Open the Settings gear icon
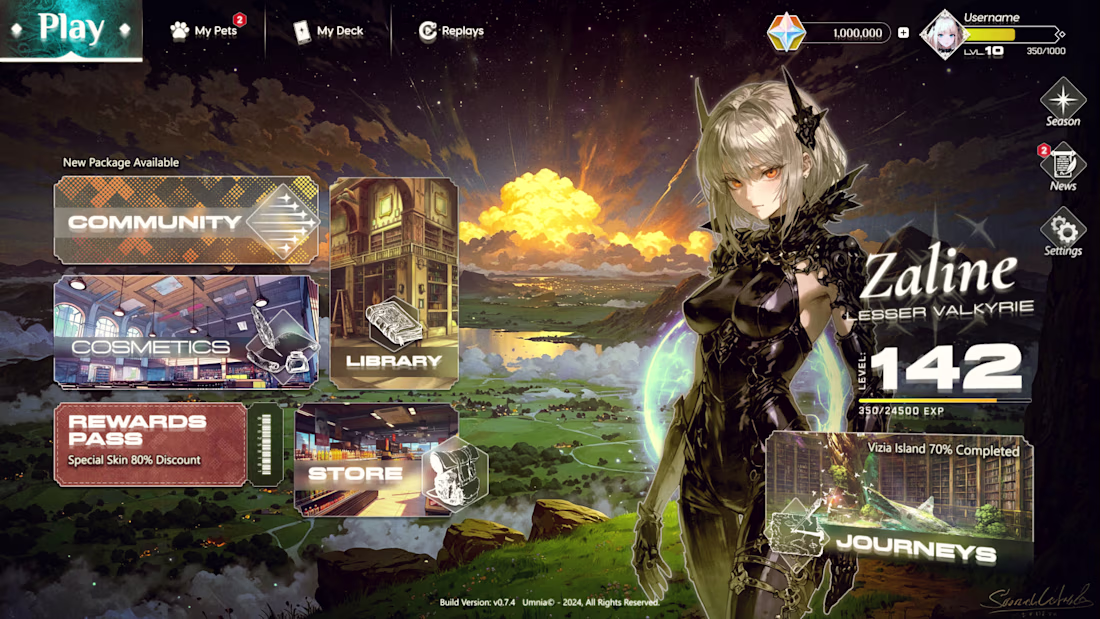Screen dimensions: 1100x619 point(1062,231)
